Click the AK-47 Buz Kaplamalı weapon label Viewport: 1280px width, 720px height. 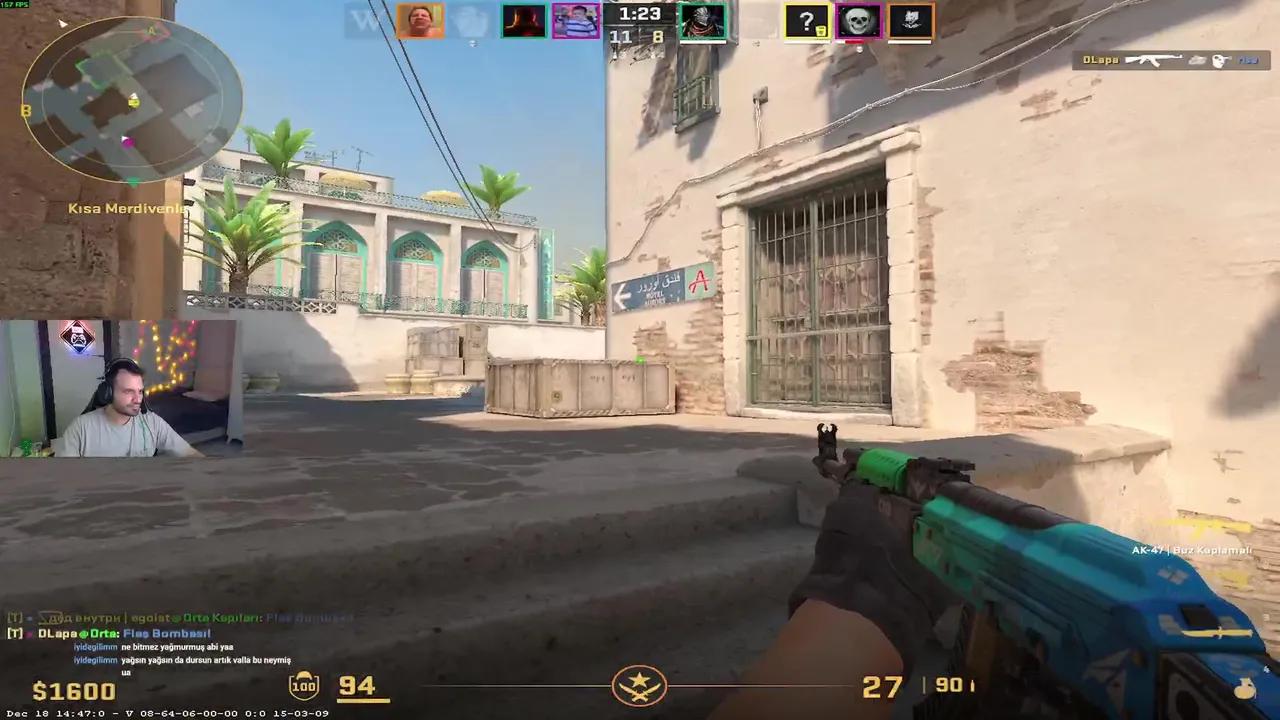(1191, 549)
